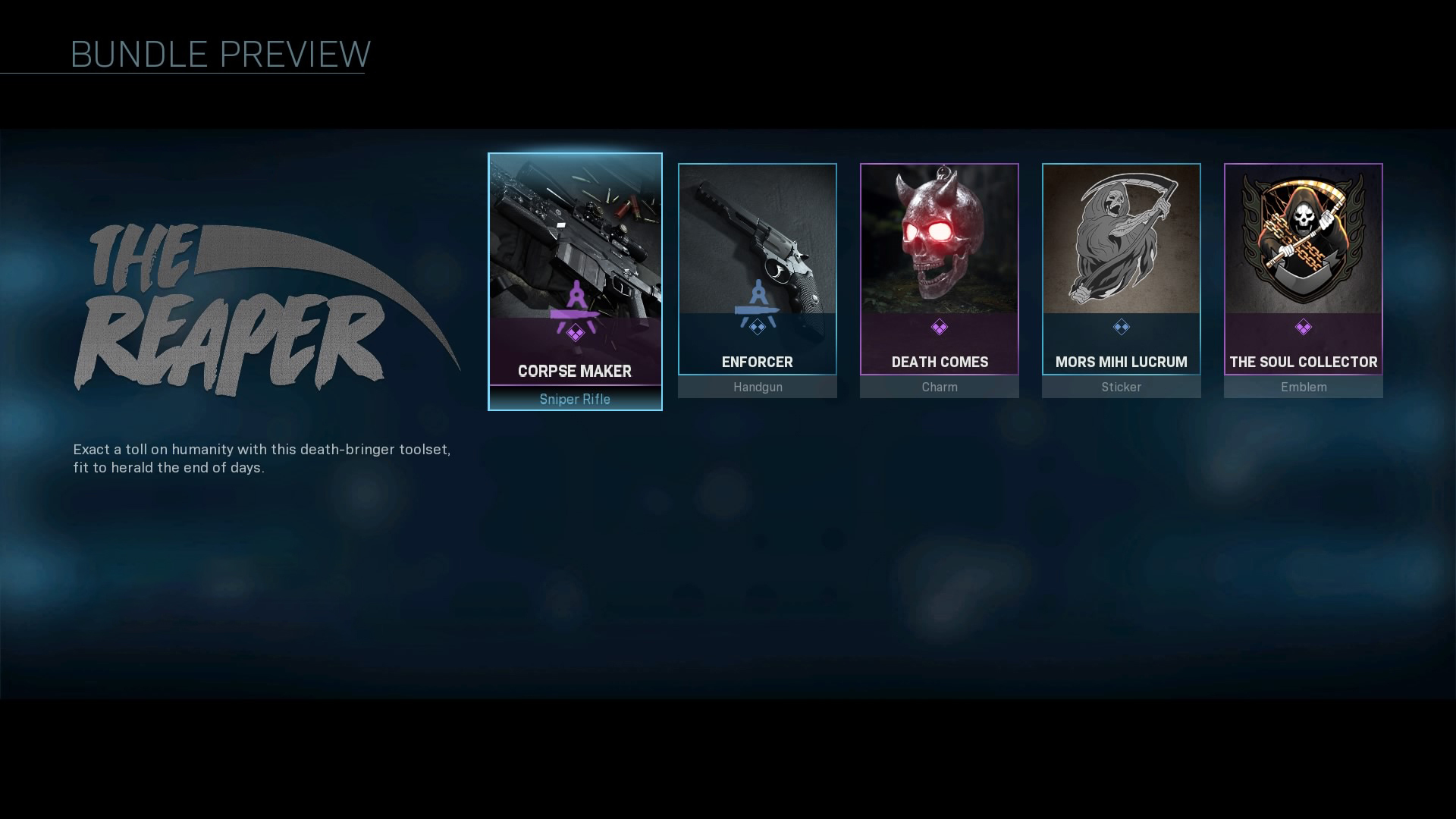This screenshot has height=819, width=1456.
Task: Preview the Death Comes charm
Action: coord(939,279)
